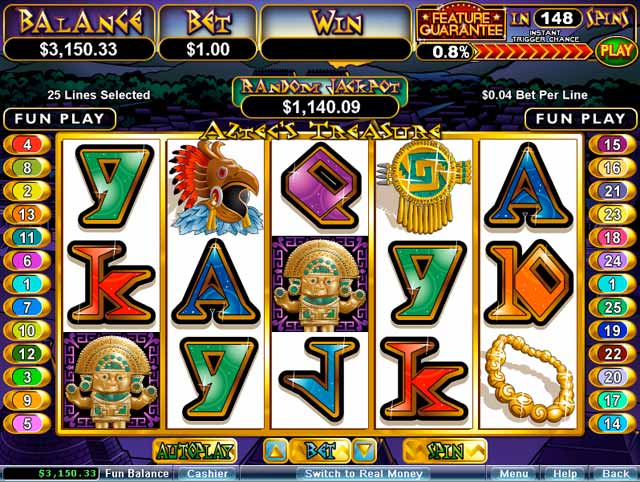Screen dimensions: 640x482
Task: Select payline number 15
Action: tap(614, 144)
